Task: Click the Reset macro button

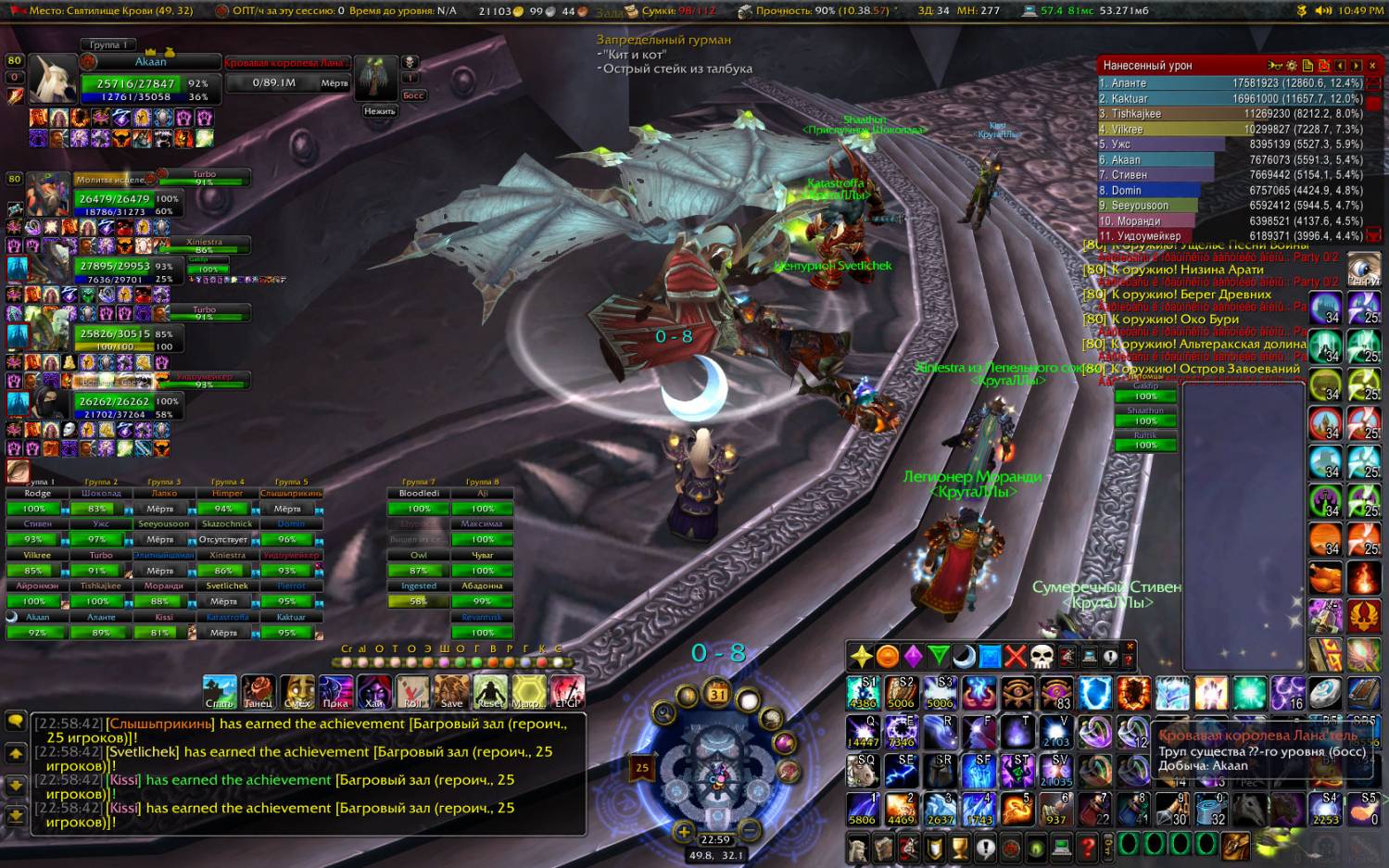Action: (490, 692)
